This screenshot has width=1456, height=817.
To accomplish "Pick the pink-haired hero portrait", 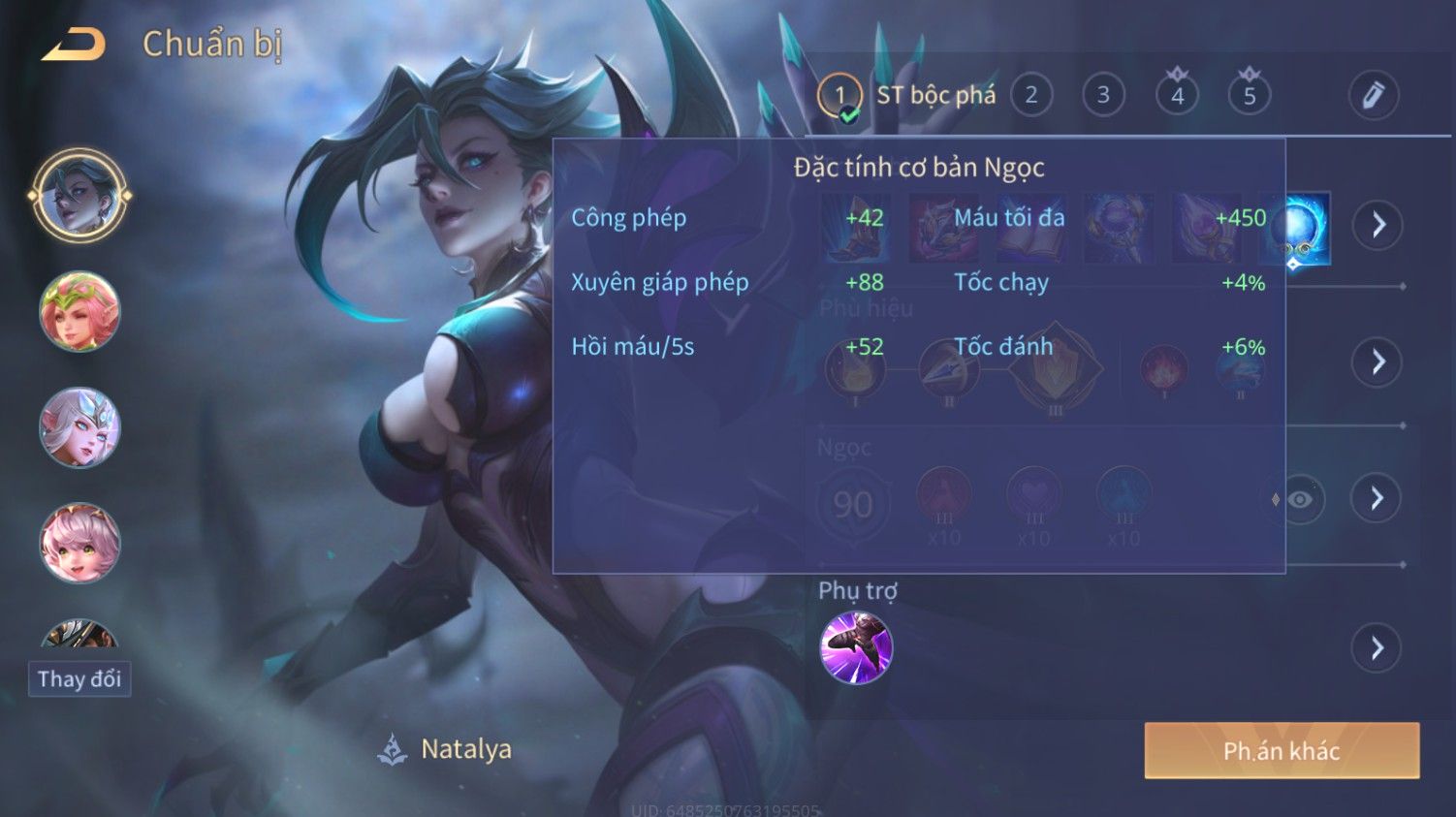I will point(79,543).
